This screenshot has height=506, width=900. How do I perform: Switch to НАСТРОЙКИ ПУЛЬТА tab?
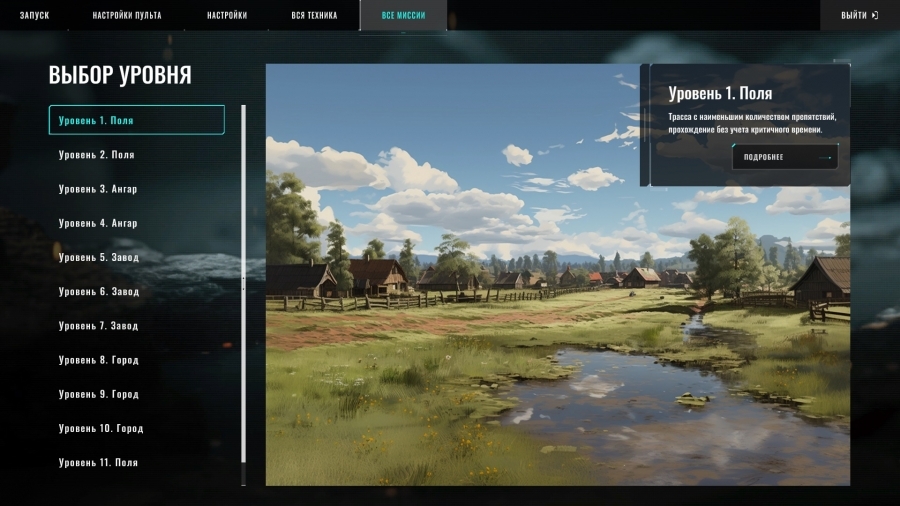tap(127, 16)
